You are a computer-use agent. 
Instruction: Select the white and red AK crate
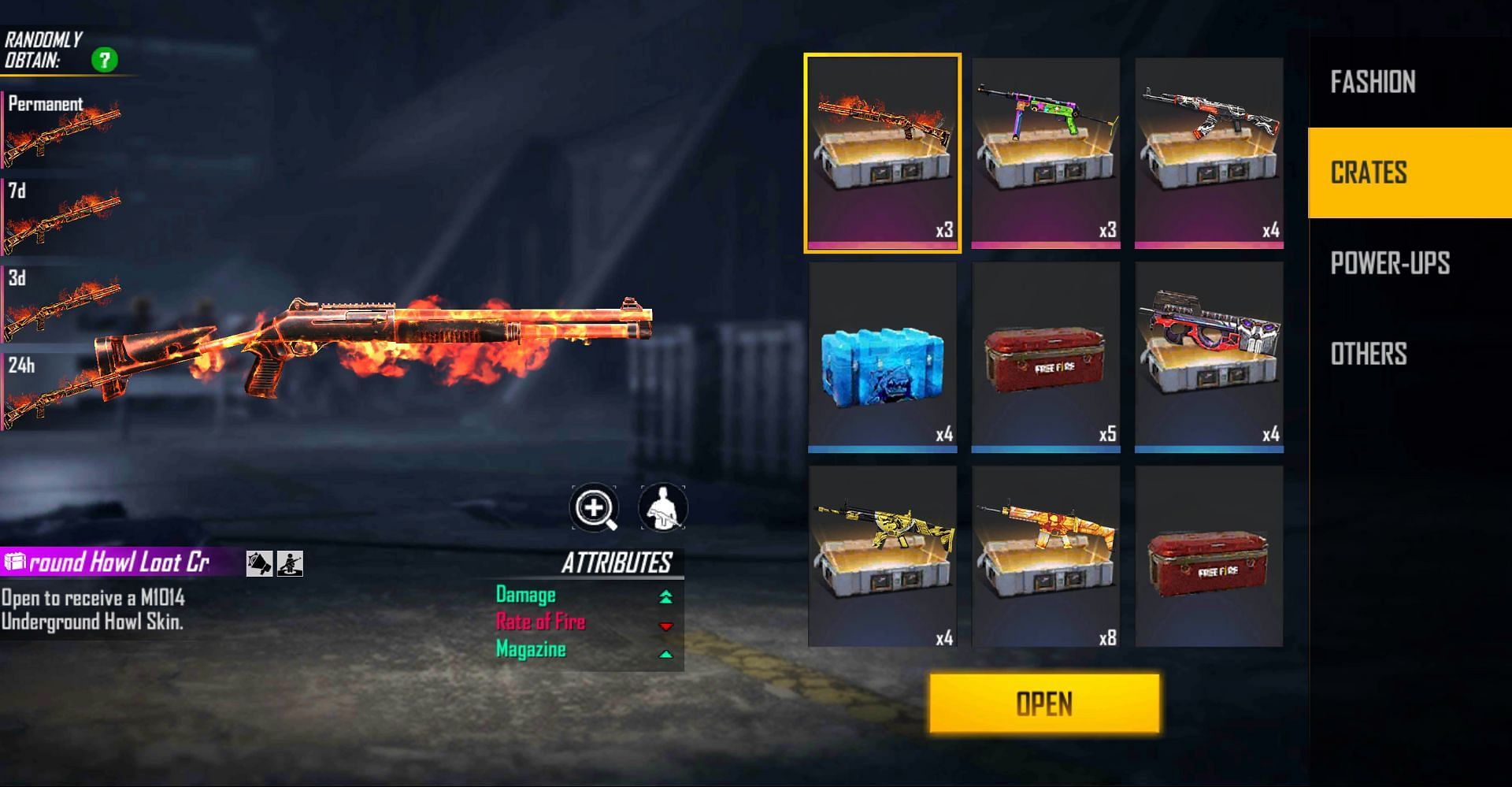click(1209, 153)
